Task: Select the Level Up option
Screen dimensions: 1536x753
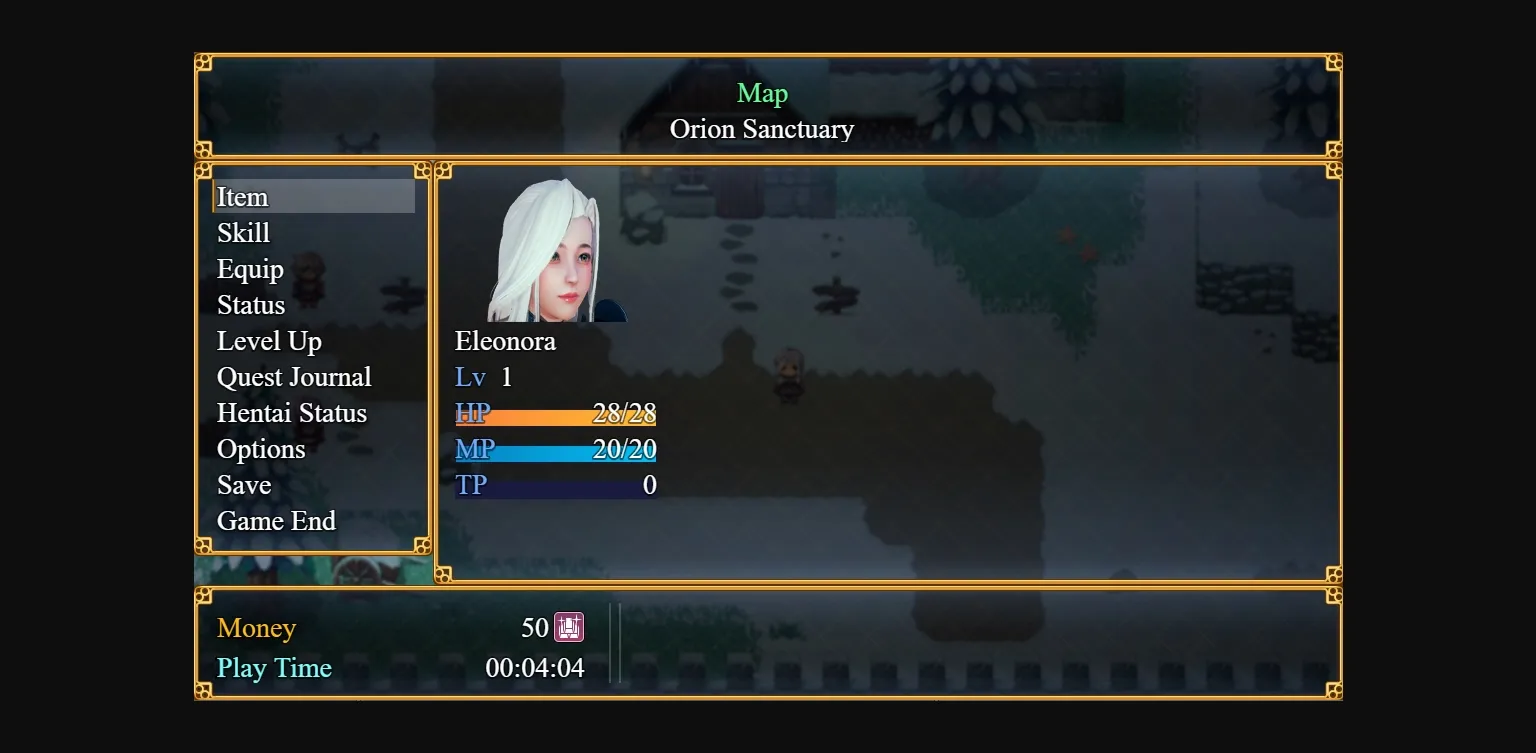Action: 268,340
